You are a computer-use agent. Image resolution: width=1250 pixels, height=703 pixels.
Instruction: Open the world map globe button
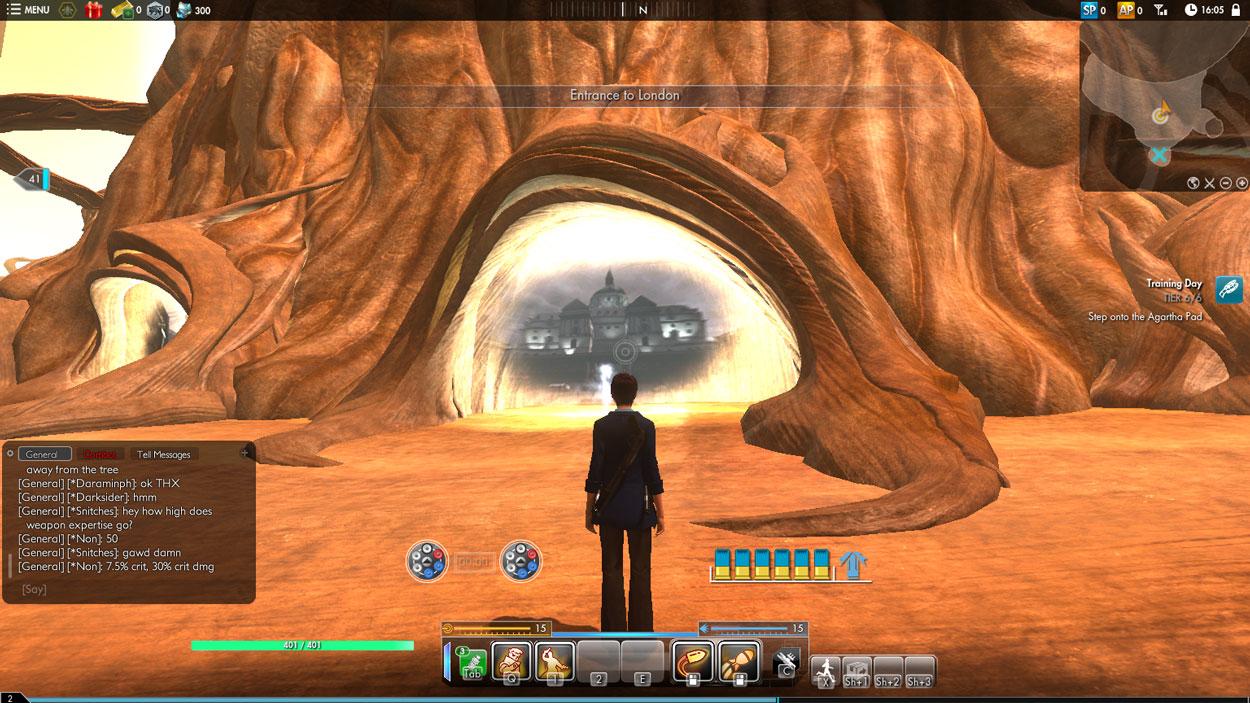[x=1193, y=183]
